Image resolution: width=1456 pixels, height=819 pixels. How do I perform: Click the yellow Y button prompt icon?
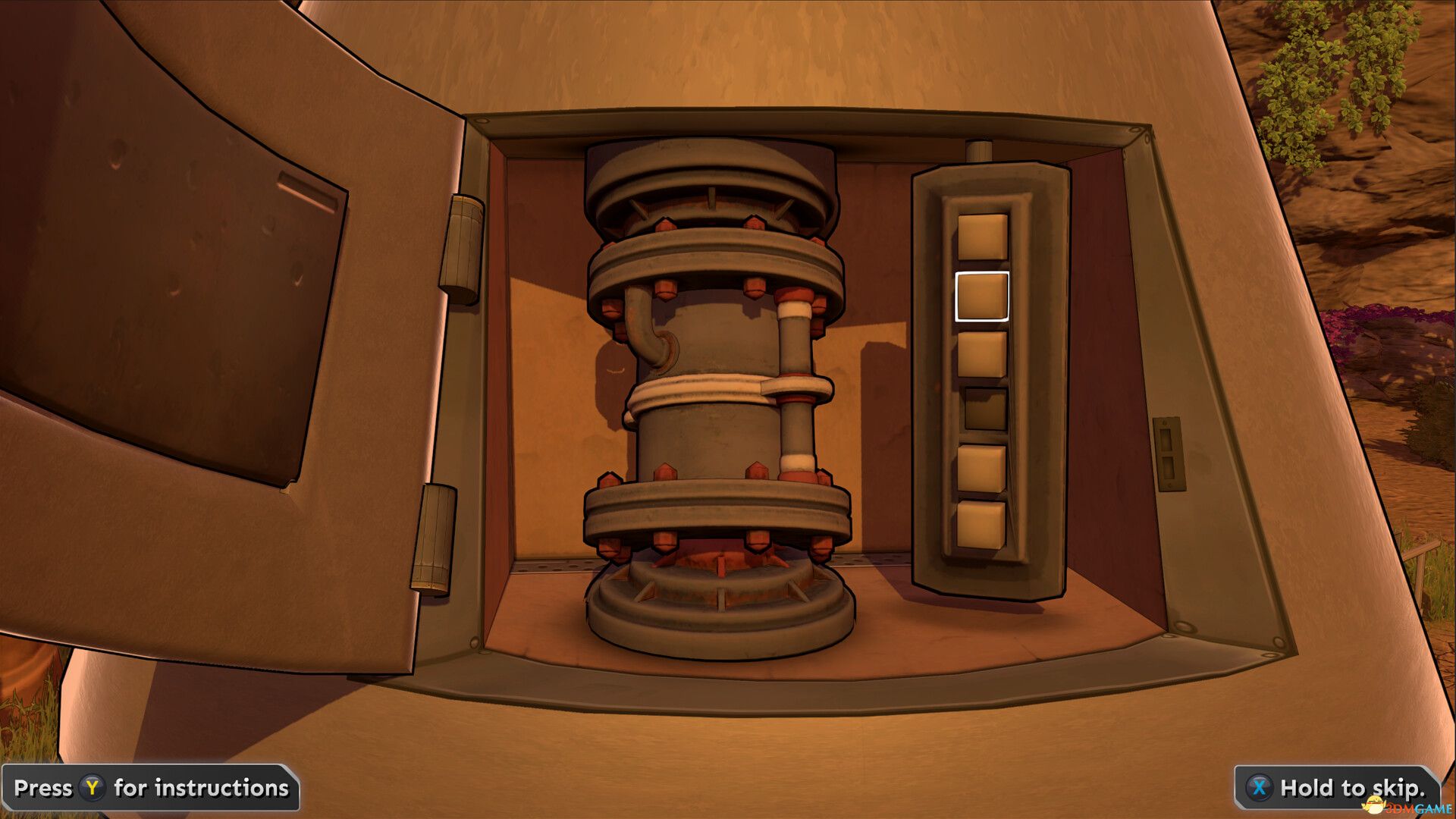point(93,788)
